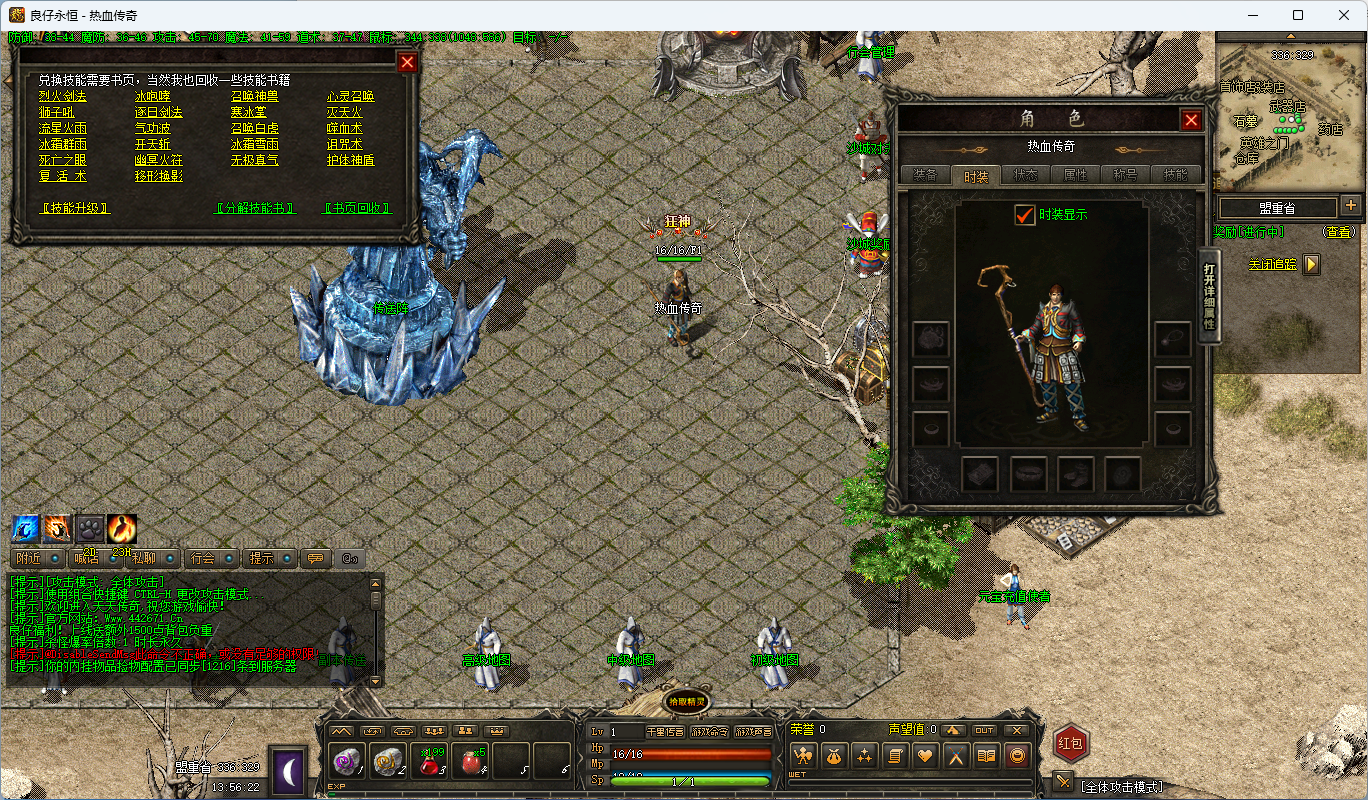Activate the flame skill icon above chat
This screenshot has height=800, width=1368.
pyautogui.click(x=122, y=529)
